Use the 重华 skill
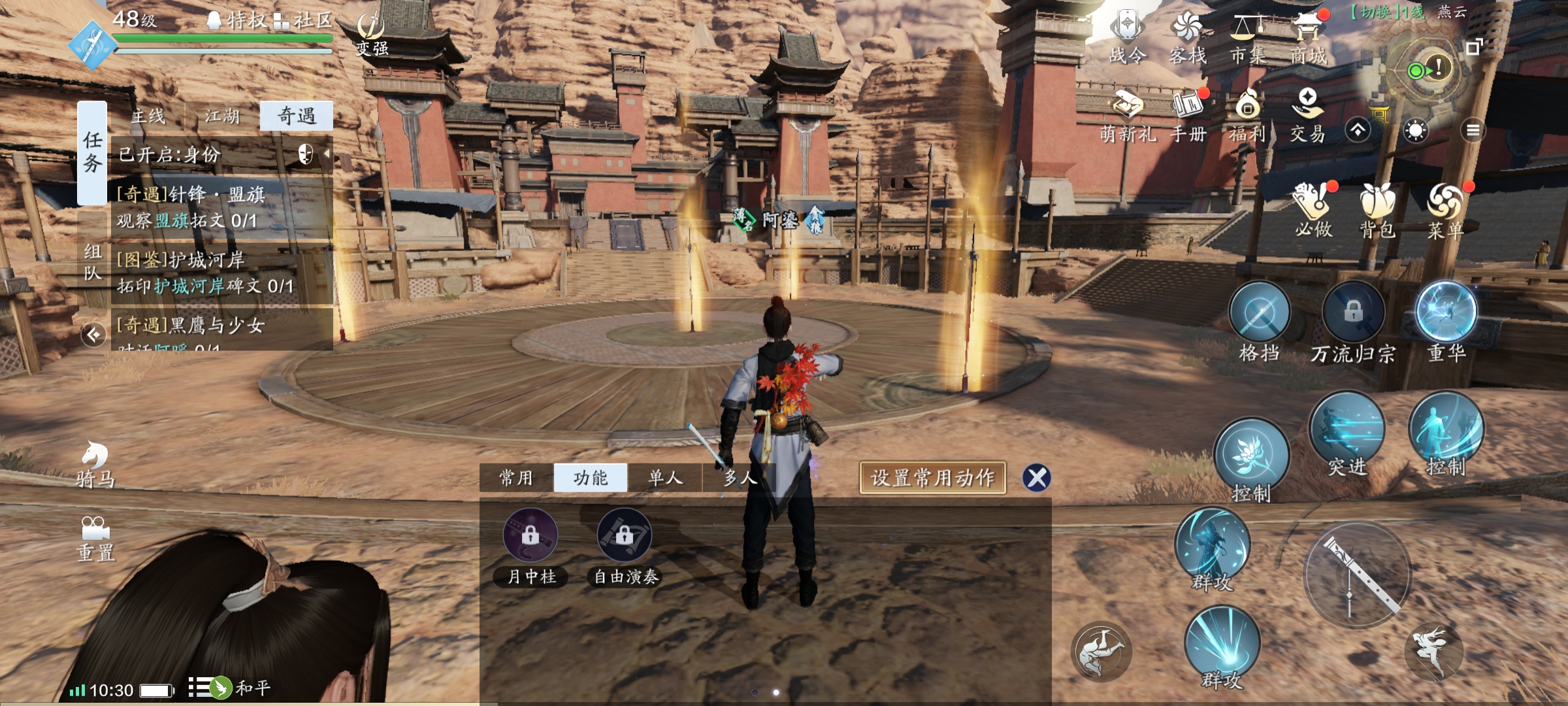The image size is (1568, 706). click(1446, 312)
